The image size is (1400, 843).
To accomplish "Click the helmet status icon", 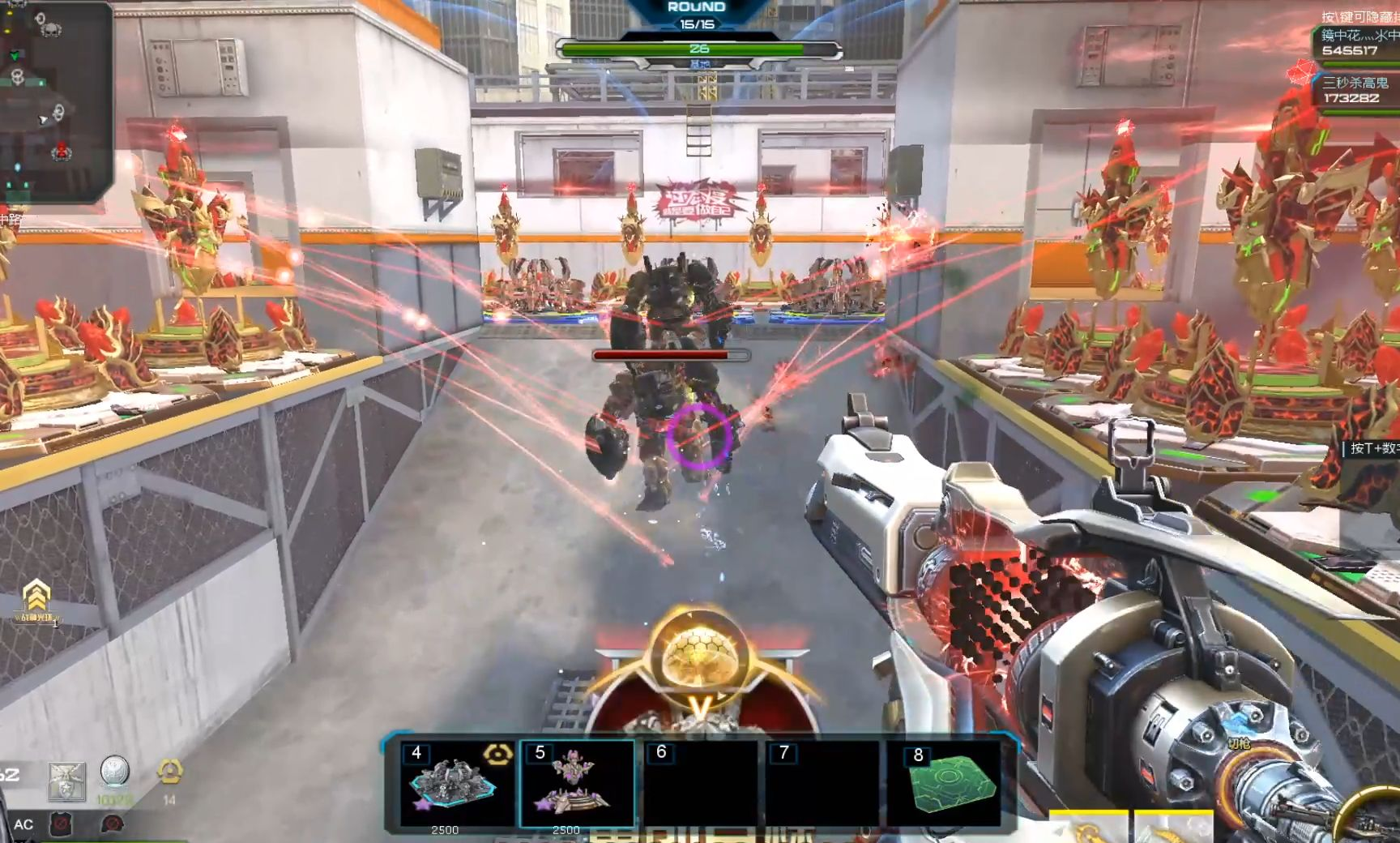I will (x=112, y=824).
